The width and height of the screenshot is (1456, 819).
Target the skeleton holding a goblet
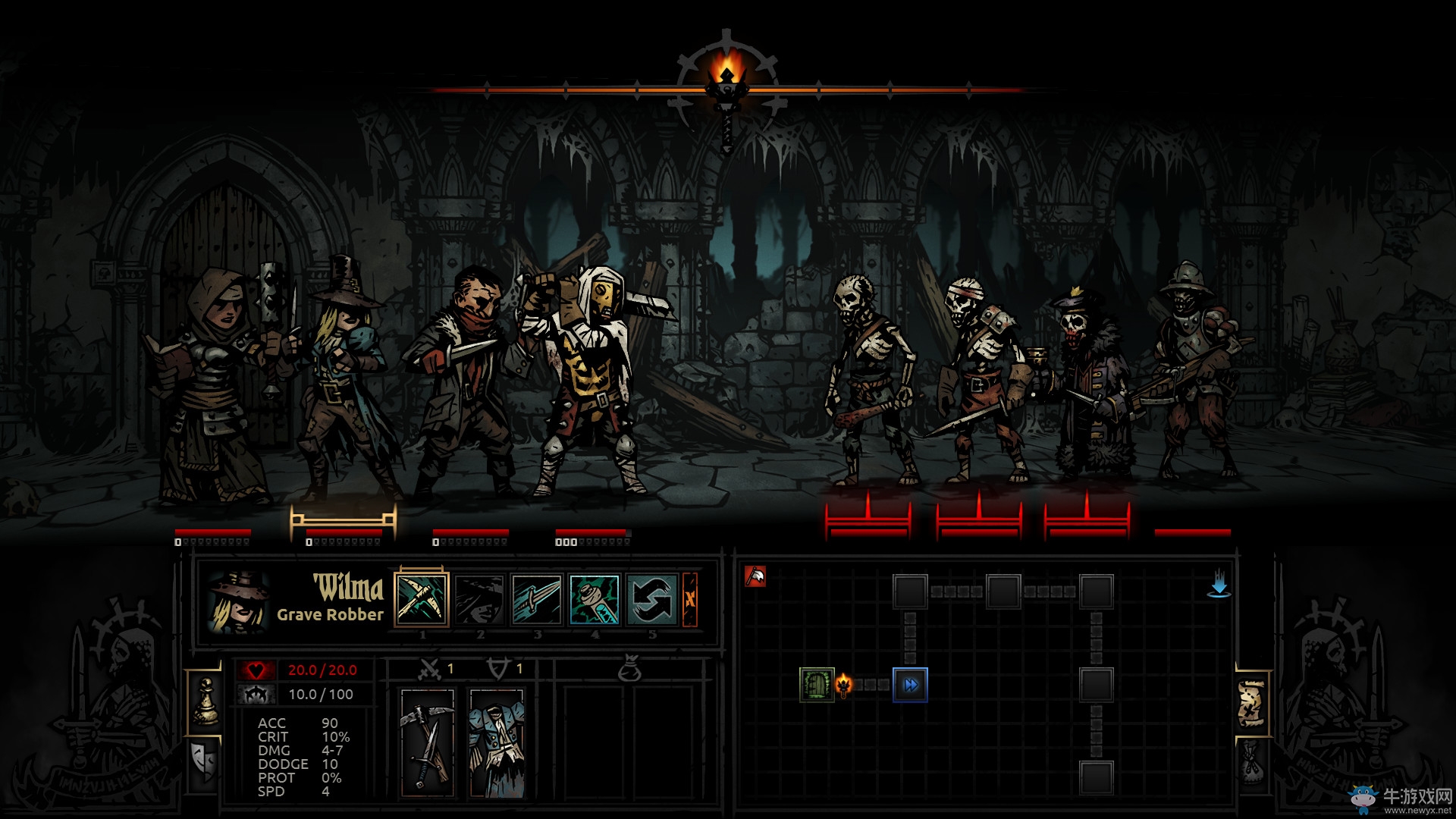coord(982,379)
